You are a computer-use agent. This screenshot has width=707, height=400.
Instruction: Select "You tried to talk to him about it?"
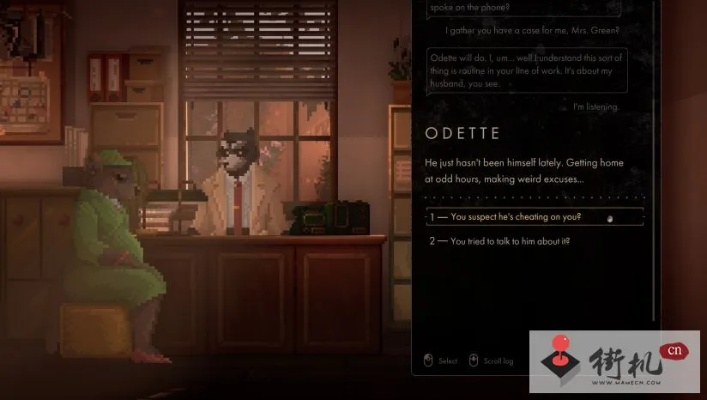point(510,241)
